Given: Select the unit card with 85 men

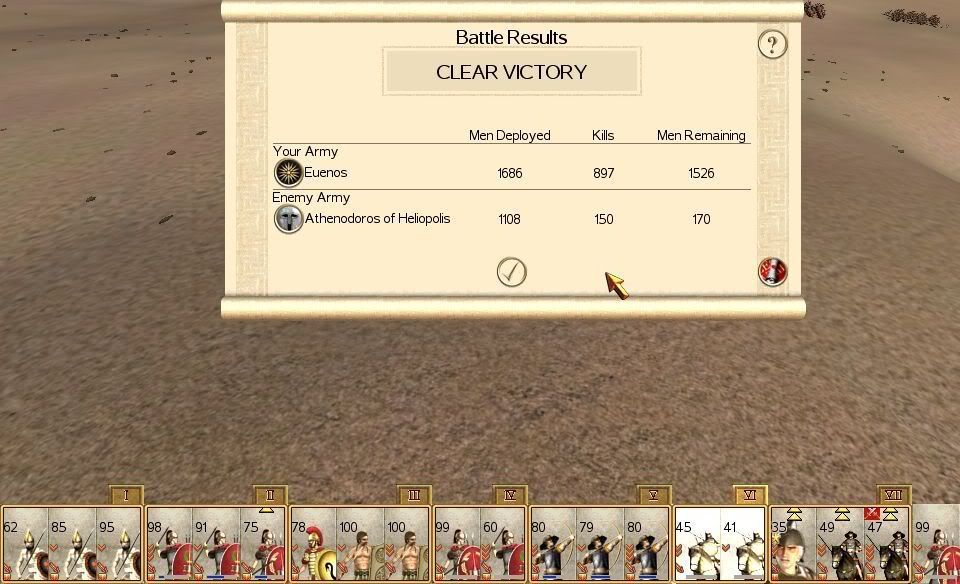Looking at the screenshot, I should pos(72,545).
